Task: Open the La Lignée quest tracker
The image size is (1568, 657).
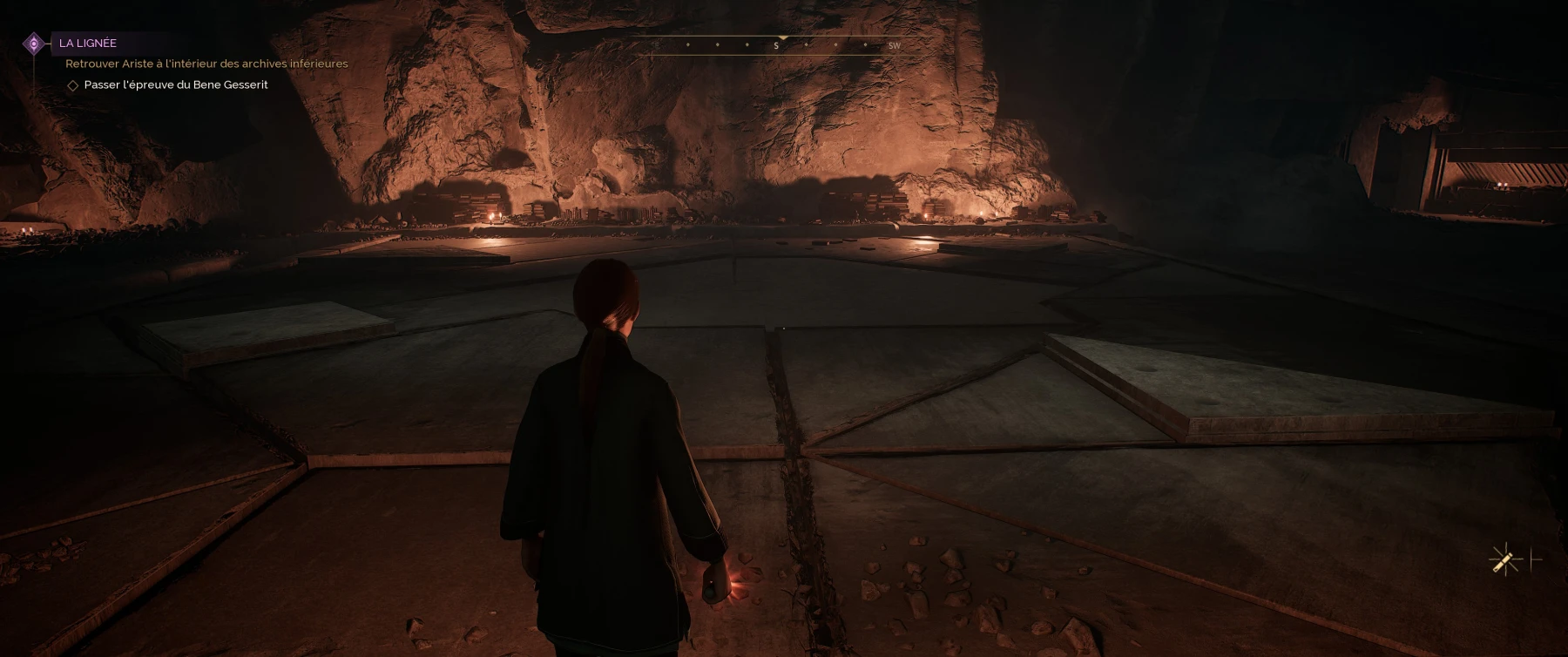Action: point(88,43)
